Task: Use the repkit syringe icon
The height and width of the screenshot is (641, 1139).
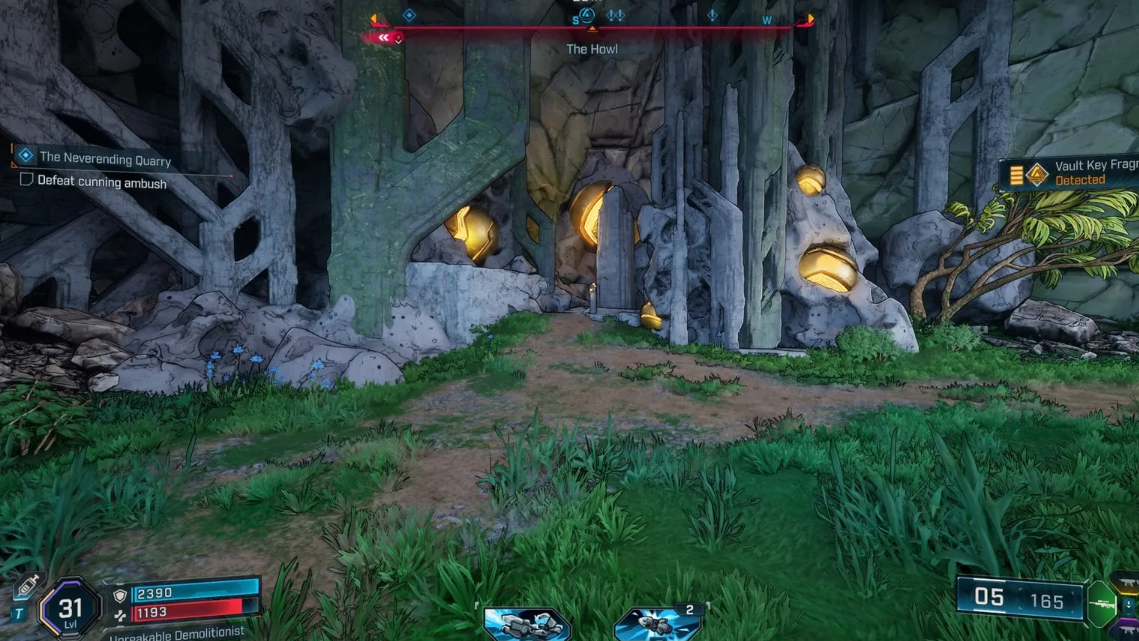Action: pyautogui.click(x=27, y=587)
